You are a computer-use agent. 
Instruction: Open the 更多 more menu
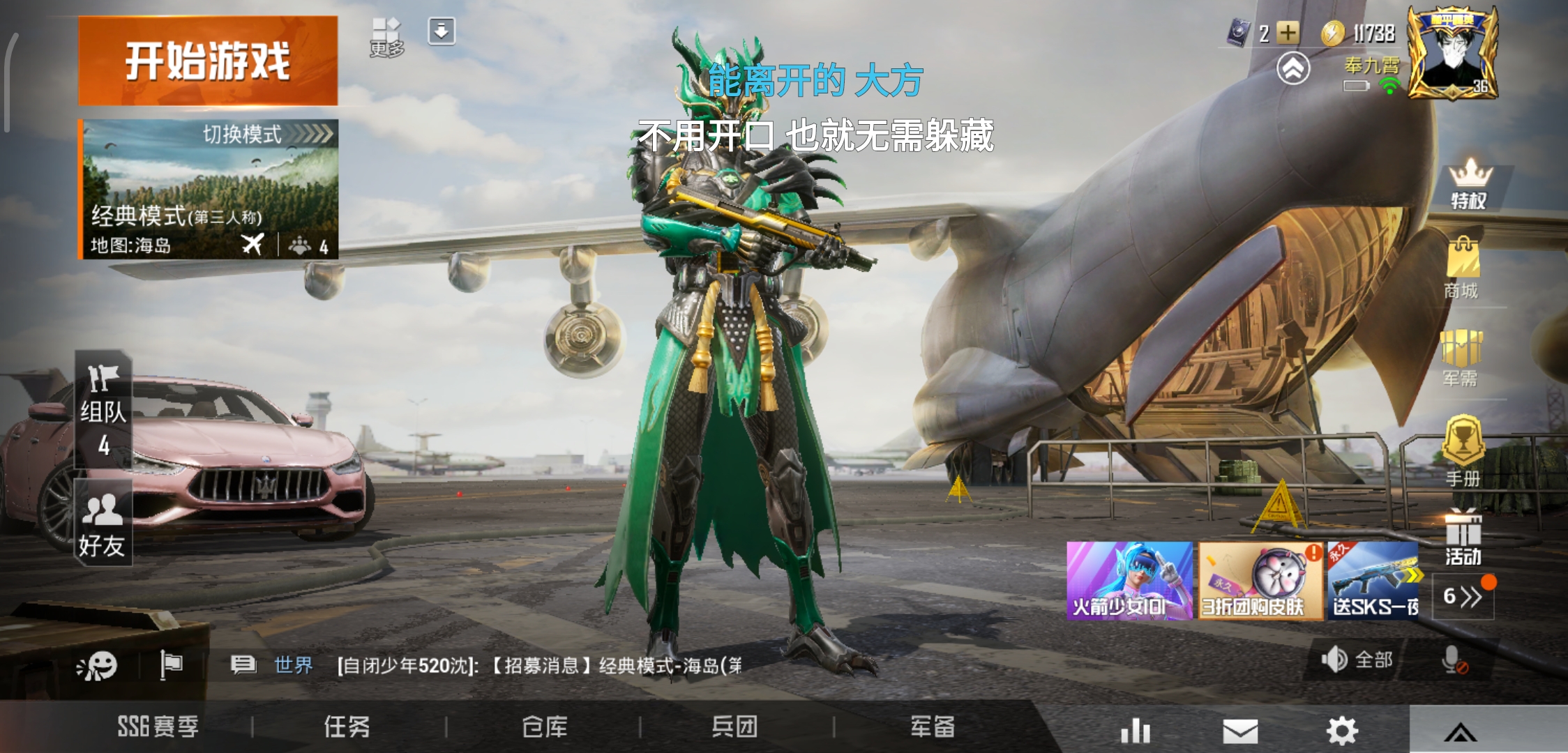(386, 37)
